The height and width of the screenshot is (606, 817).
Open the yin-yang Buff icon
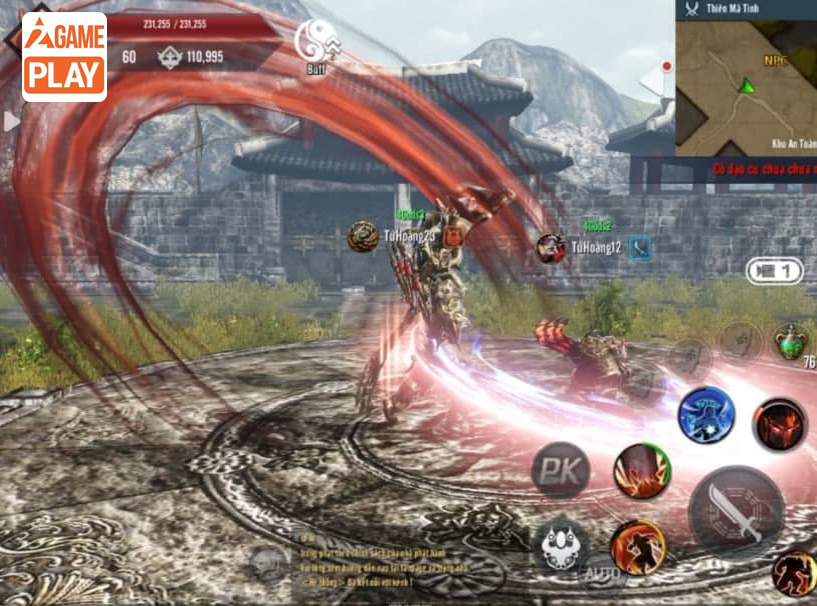coord(317,43)
